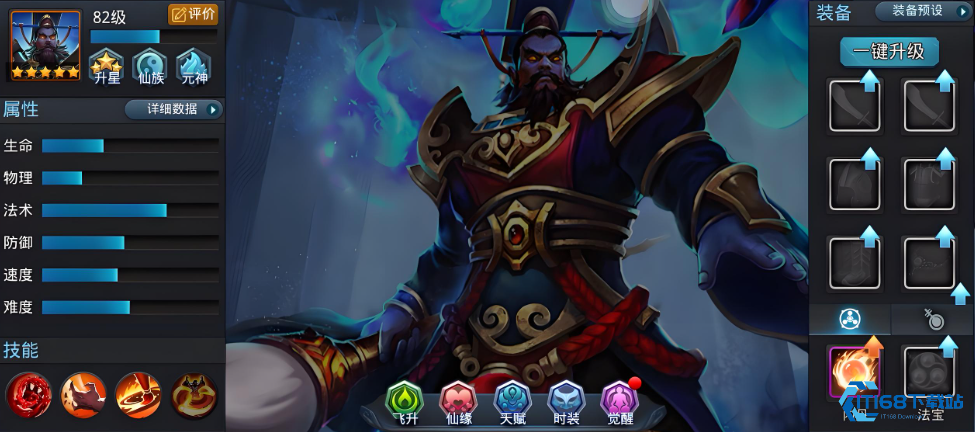This screenshot has height=432, width=975.
Task: Open the 元神 spirit icon
Action: [x=193, y=66]
